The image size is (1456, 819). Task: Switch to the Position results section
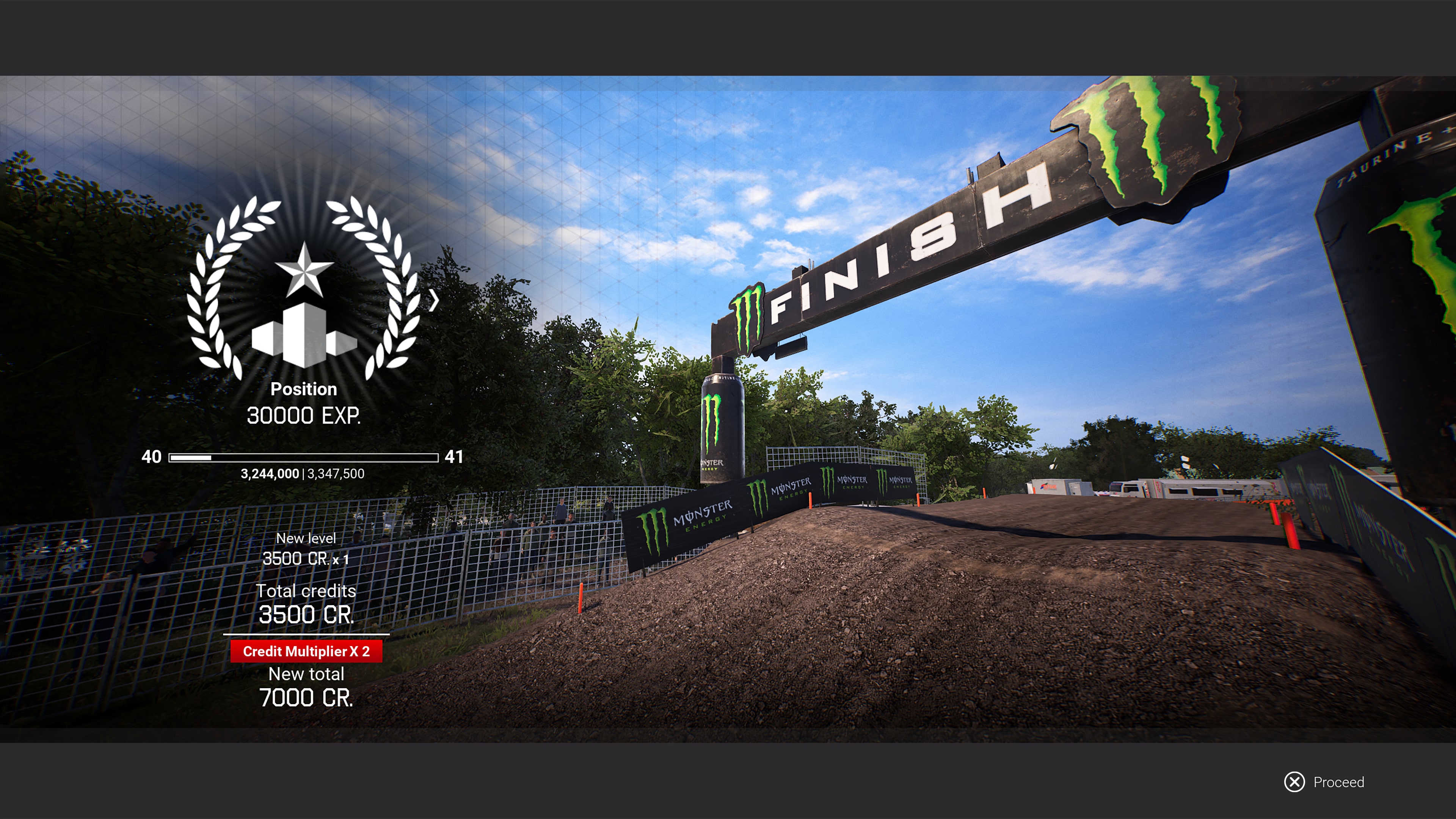pyautogui.click(x=303, y=389)
